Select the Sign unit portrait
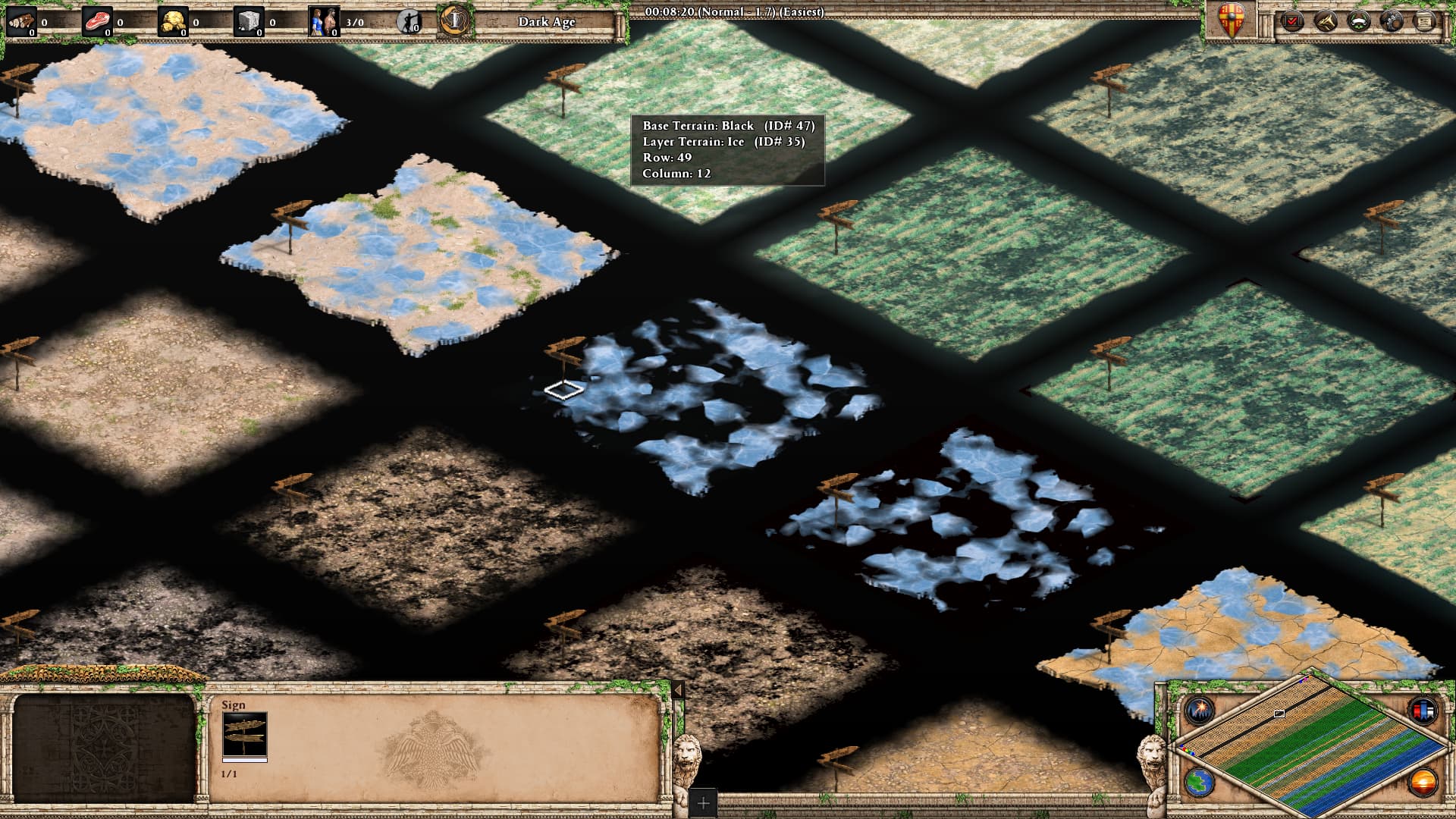Screen dimensions: 1456x819 tap(244, 734)
